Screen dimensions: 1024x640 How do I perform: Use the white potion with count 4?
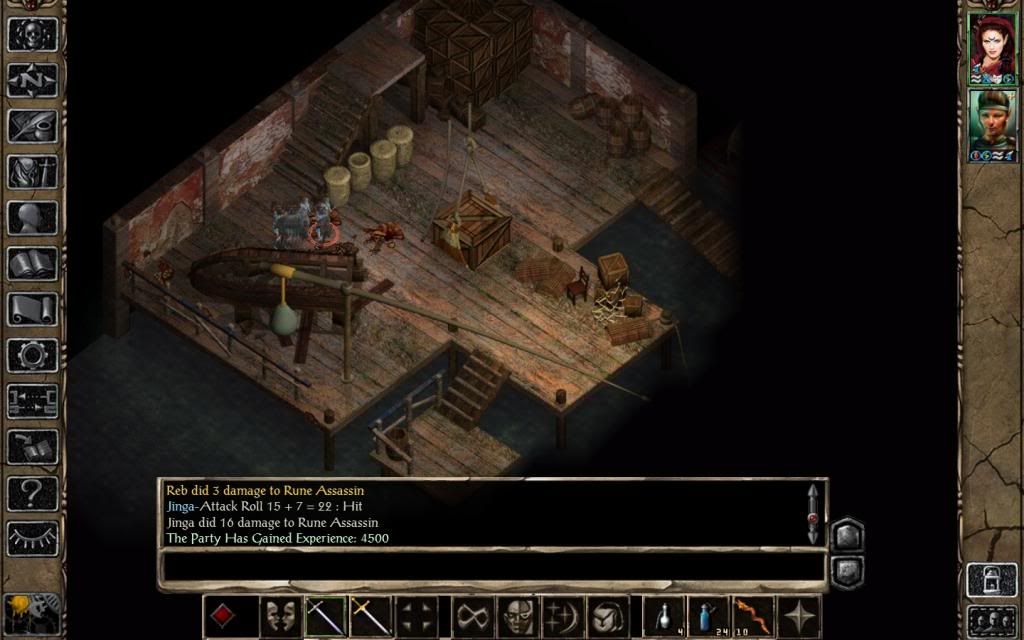[661, 615]
